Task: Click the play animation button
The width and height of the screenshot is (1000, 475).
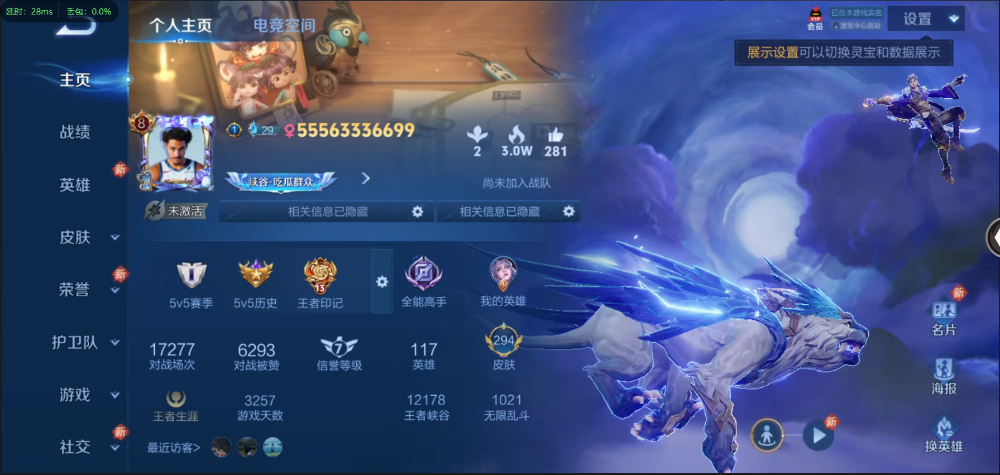Action: click(x=818, y=435)
